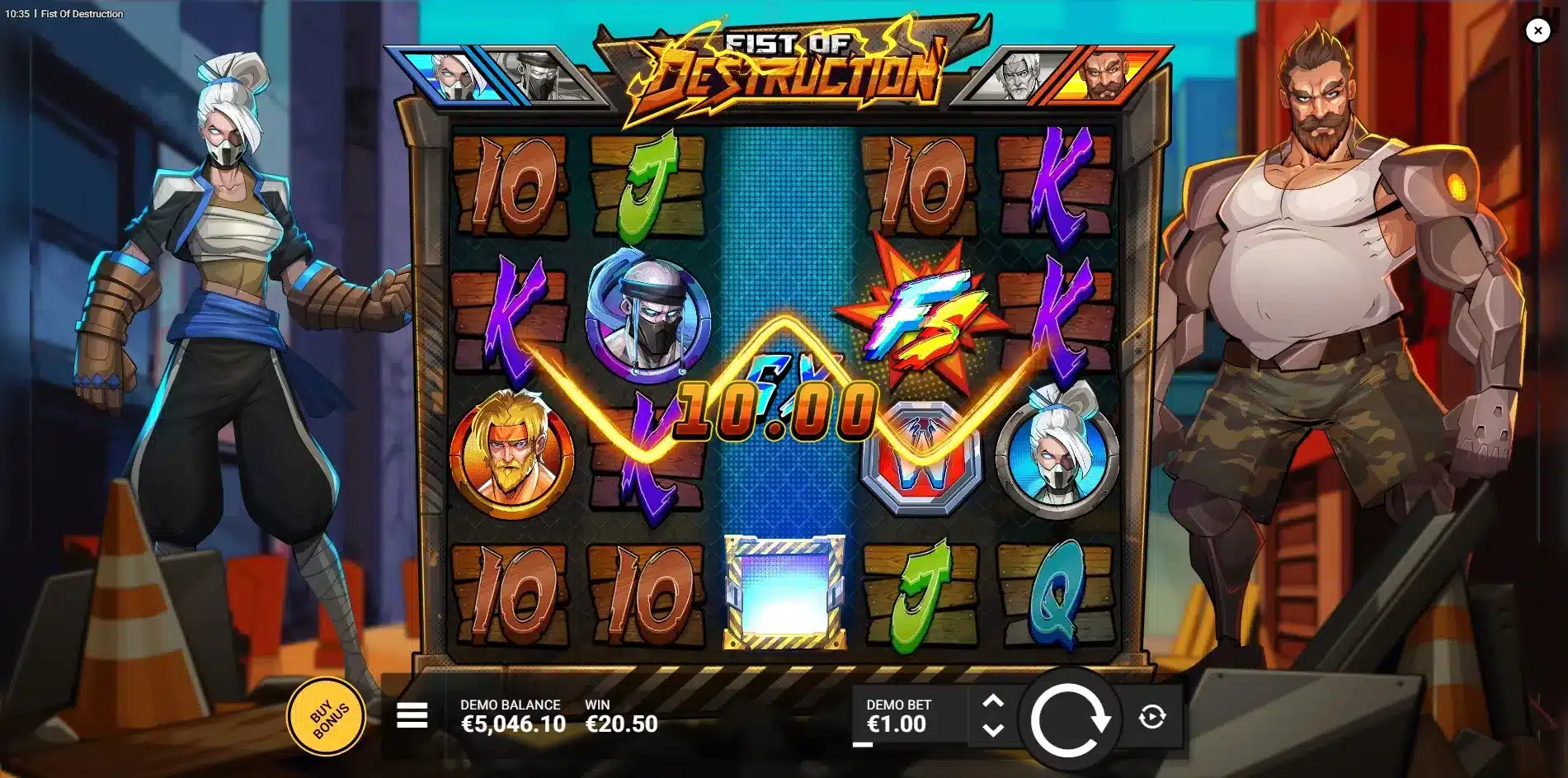Image resolution: width=1568 pixels, height=778 pixels.
Task: Close the game window
Action: point(1537,31)
